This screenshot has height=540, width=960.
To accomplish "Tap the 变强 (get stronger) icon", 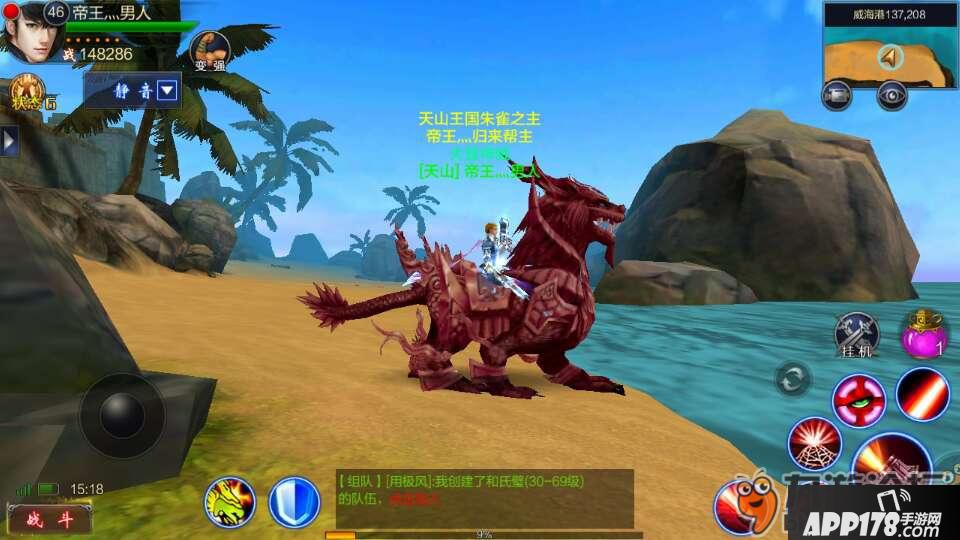I will (x=209, y=51).
